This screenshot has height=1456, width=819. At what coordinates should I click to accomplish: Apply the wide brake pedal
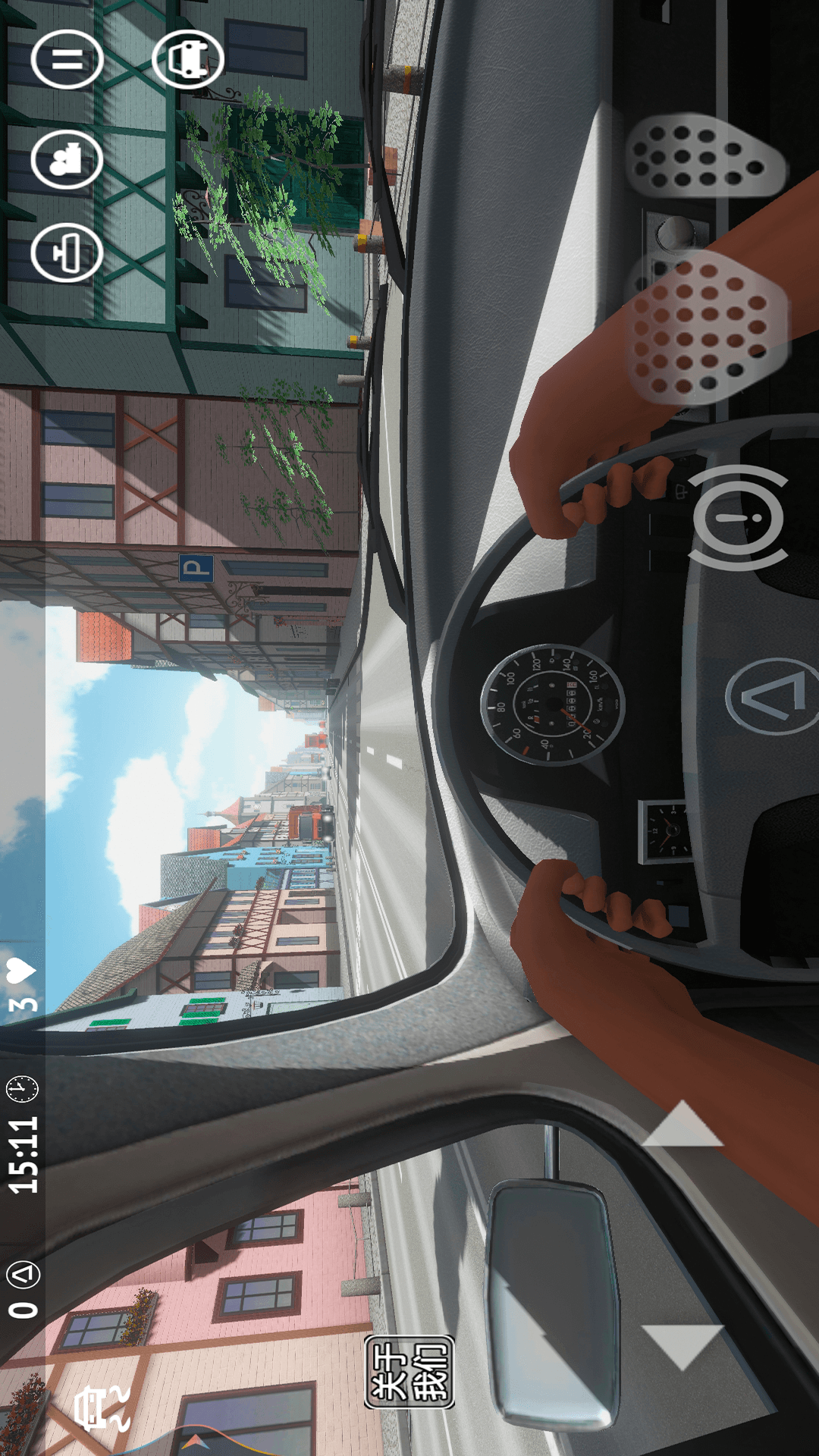tap(705, 328)
